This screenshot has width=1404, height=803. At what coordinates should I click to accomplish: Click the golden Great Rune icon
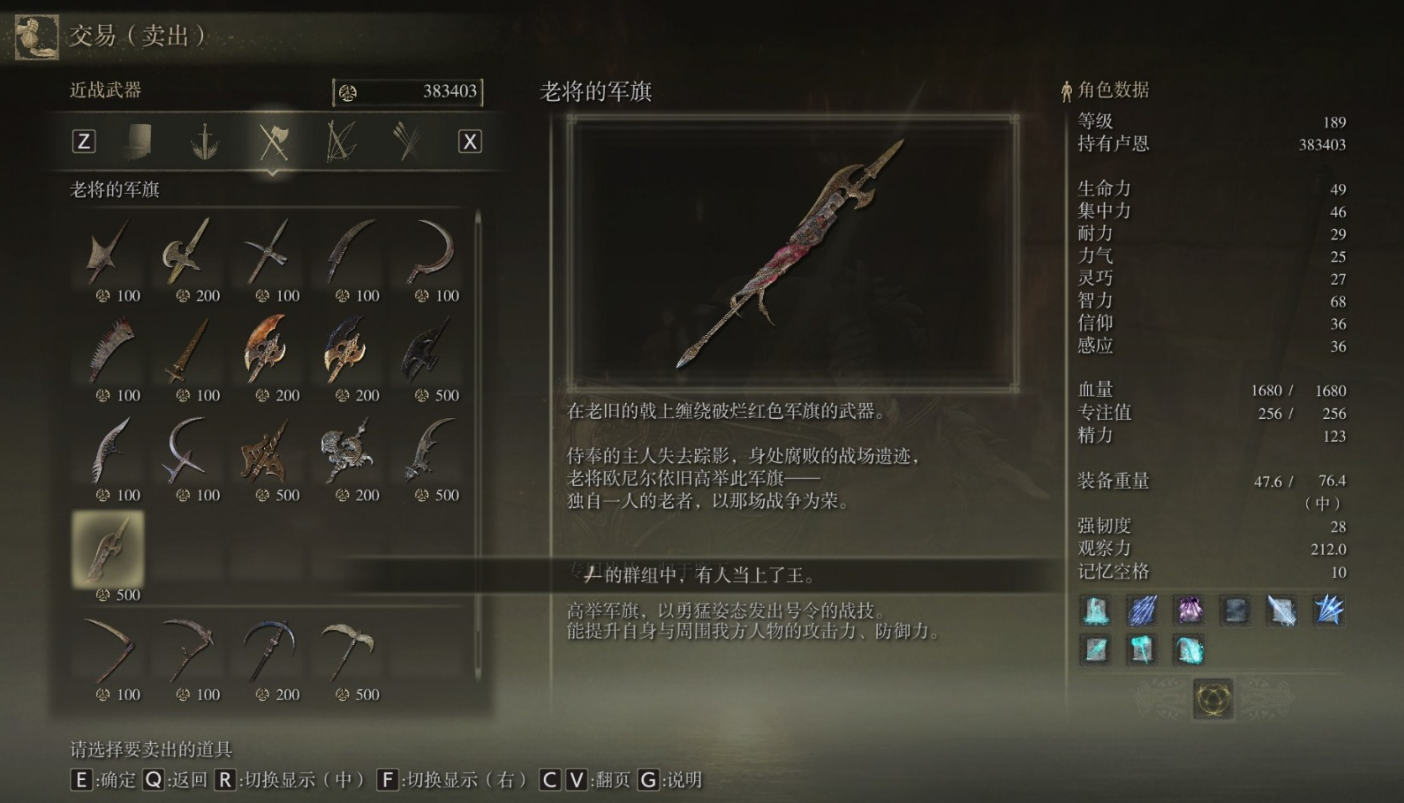pos(1213,698)
